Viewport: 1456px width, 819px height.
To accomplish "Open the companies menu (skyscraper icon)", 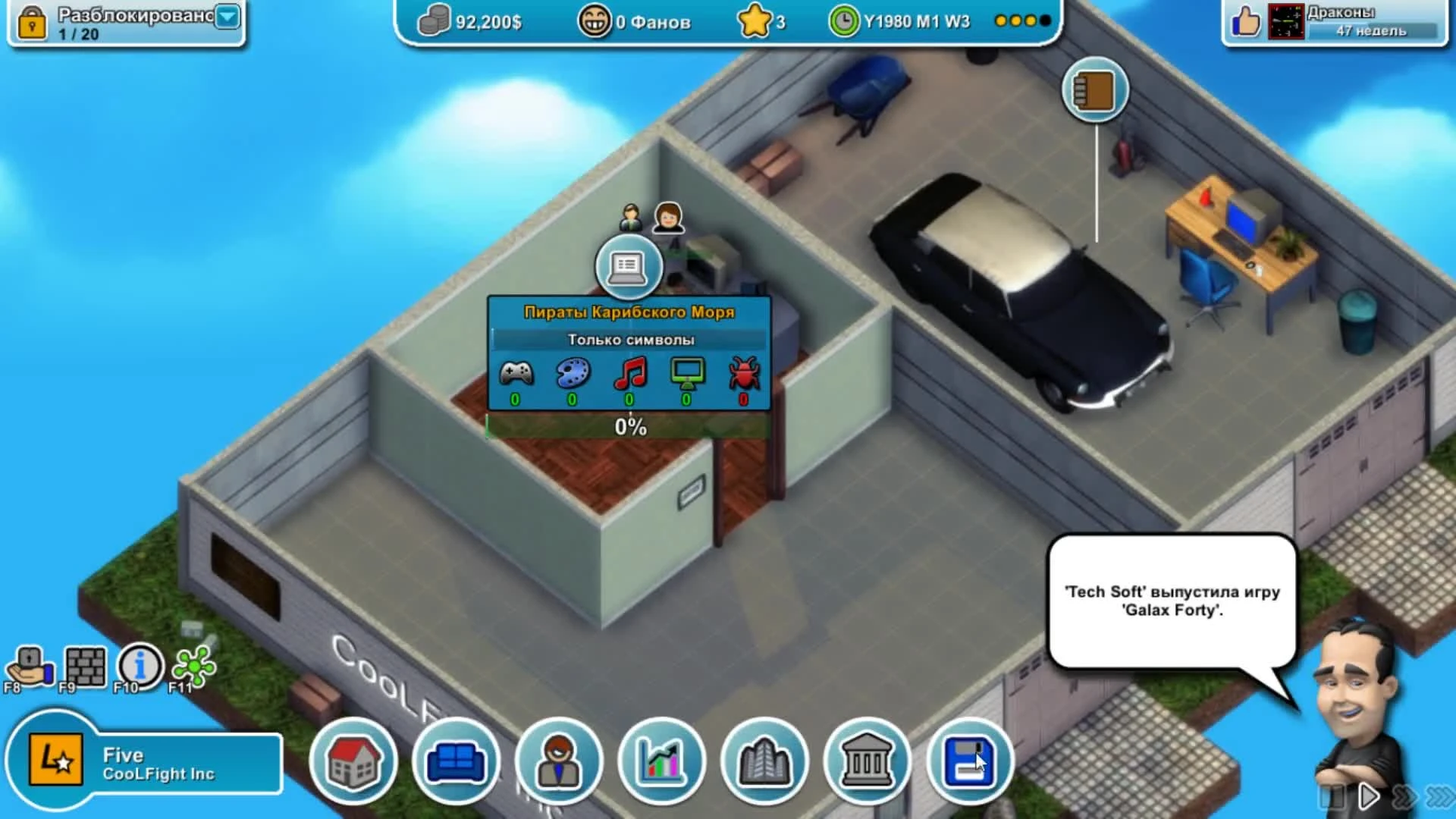I will click(763, 761).
